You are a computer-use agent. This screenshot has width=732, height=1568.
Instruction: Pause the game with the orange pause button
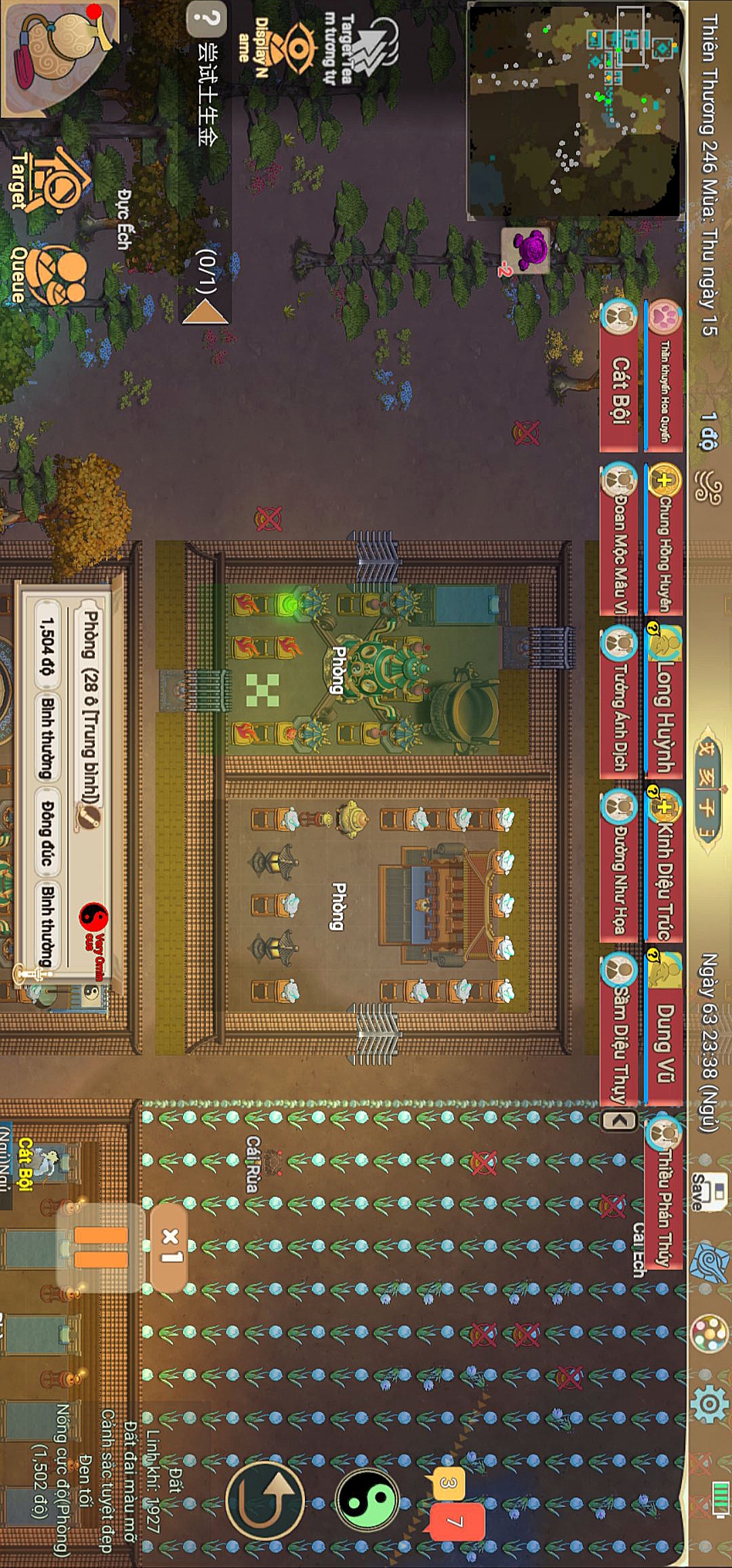101,1247
